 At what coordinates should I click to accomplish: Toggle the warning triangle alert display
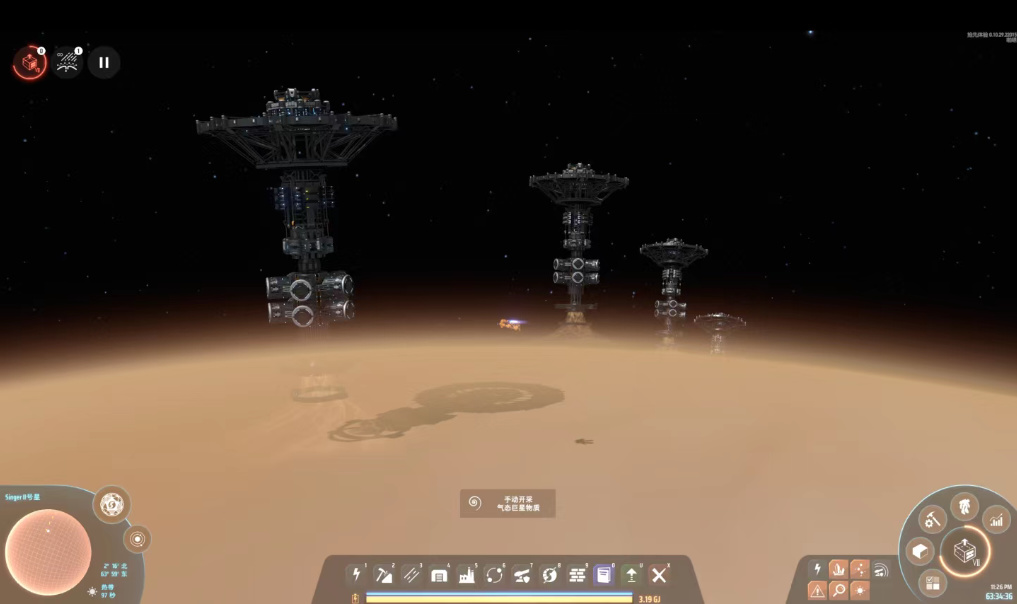point(817,590)
